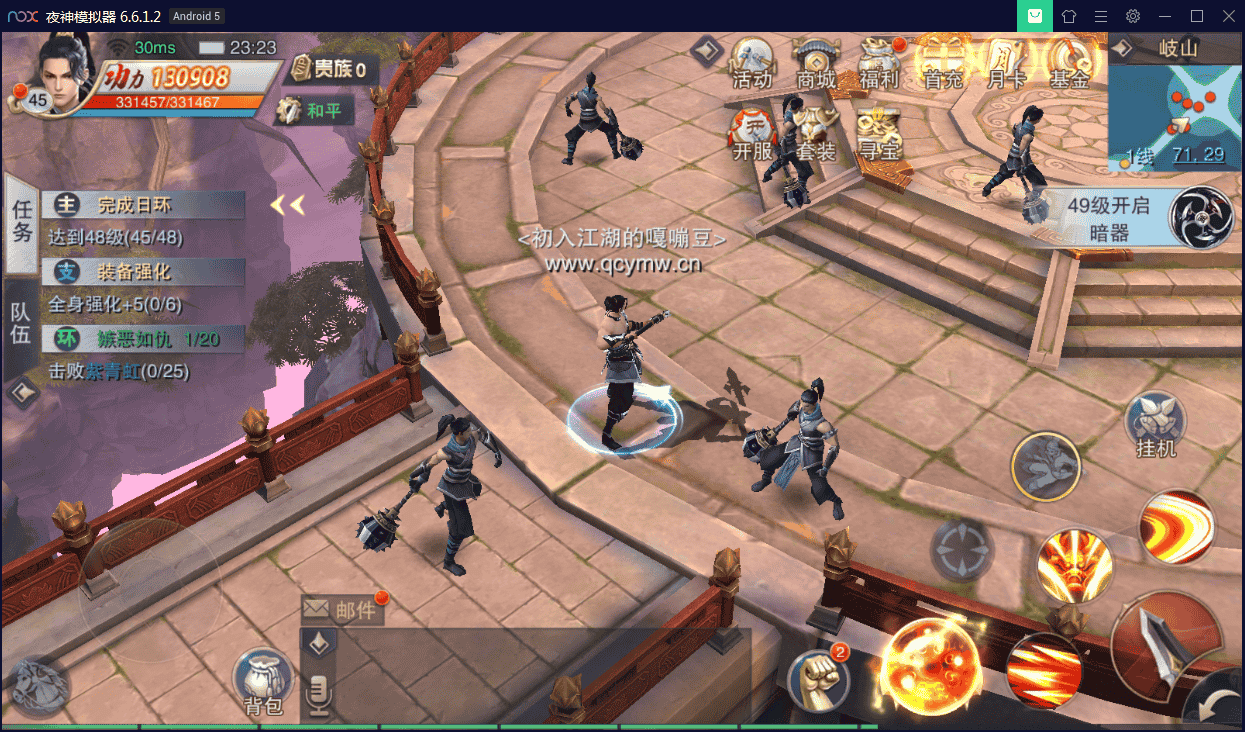Open the 活动 events menu
The image size is (1245, 732).
tap(752, 62)
